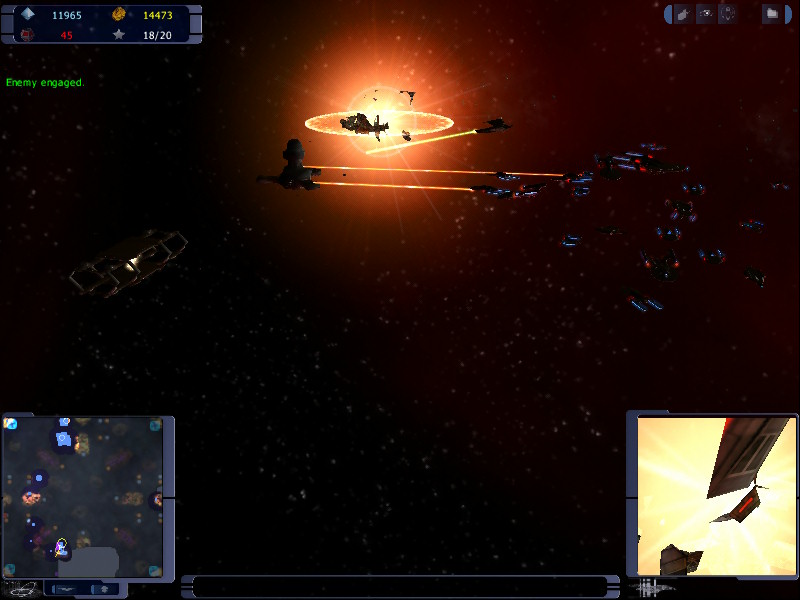
Task: Click the eye icon button
Action: point(706,14)
